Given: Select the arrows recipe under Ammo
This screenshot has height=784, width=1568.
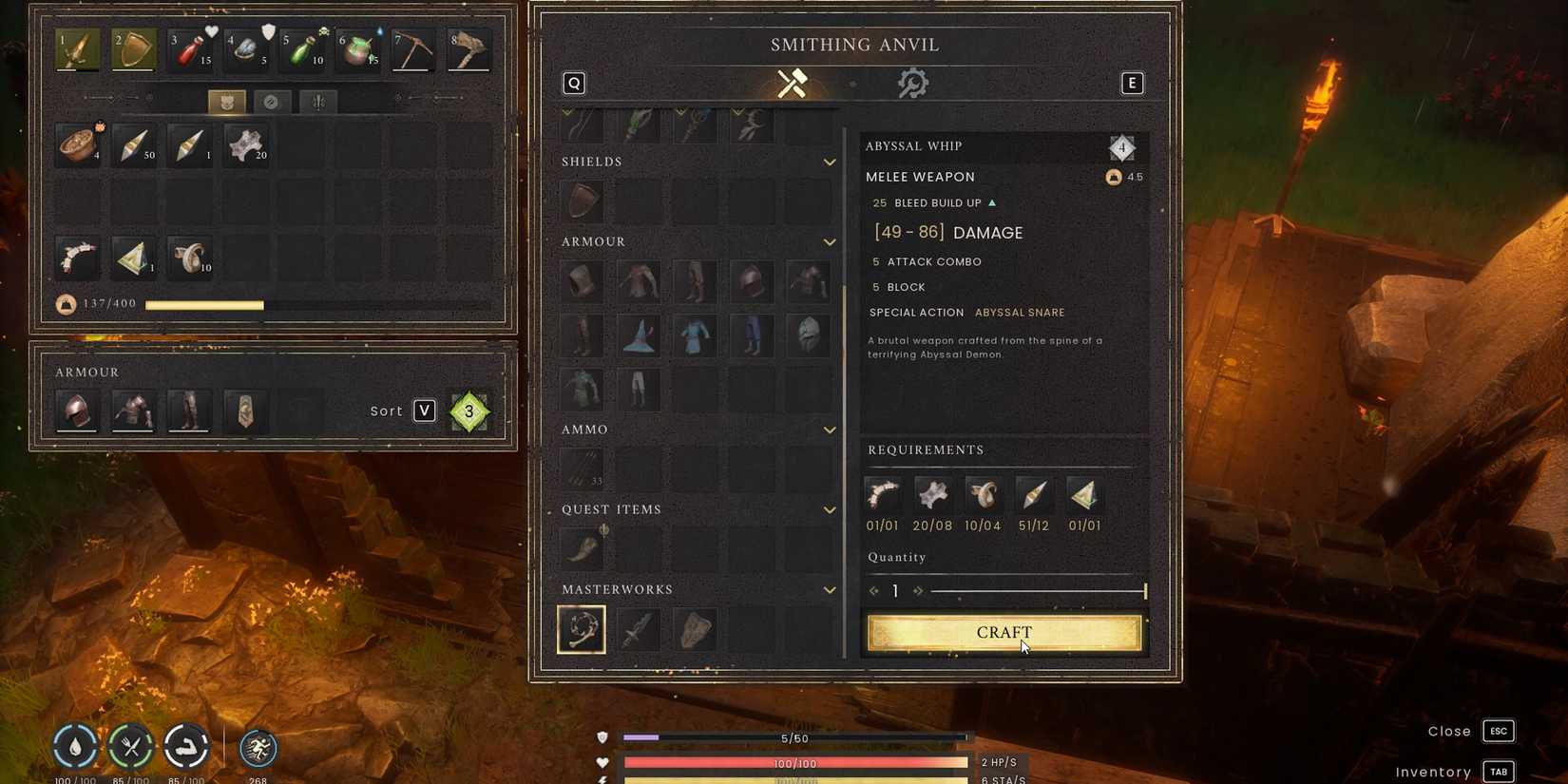Looking at the screenshot, I should click(581, 466).
